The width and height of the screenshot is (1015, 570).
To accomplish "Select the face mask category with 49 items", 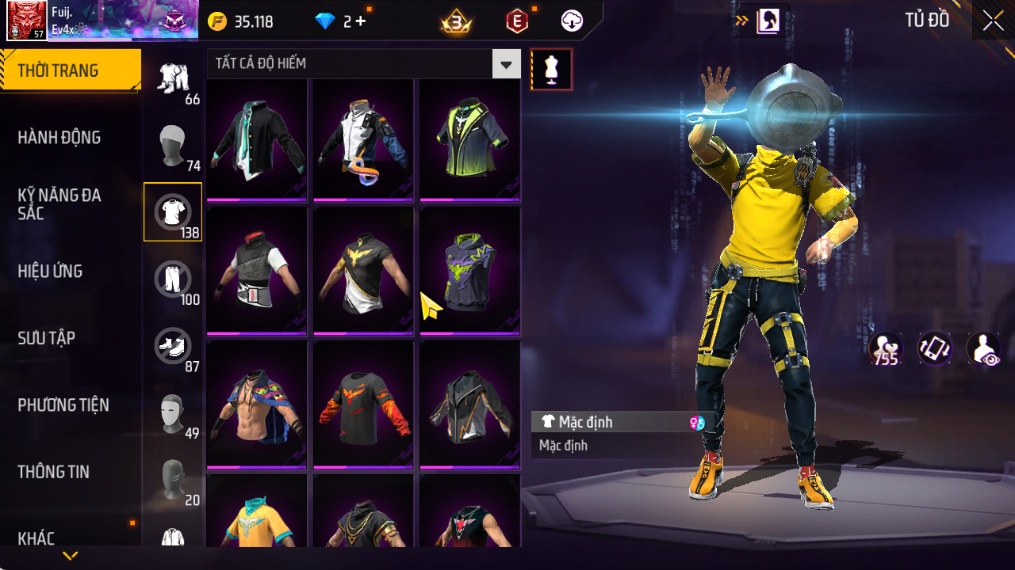I will [x=173, y=413].
